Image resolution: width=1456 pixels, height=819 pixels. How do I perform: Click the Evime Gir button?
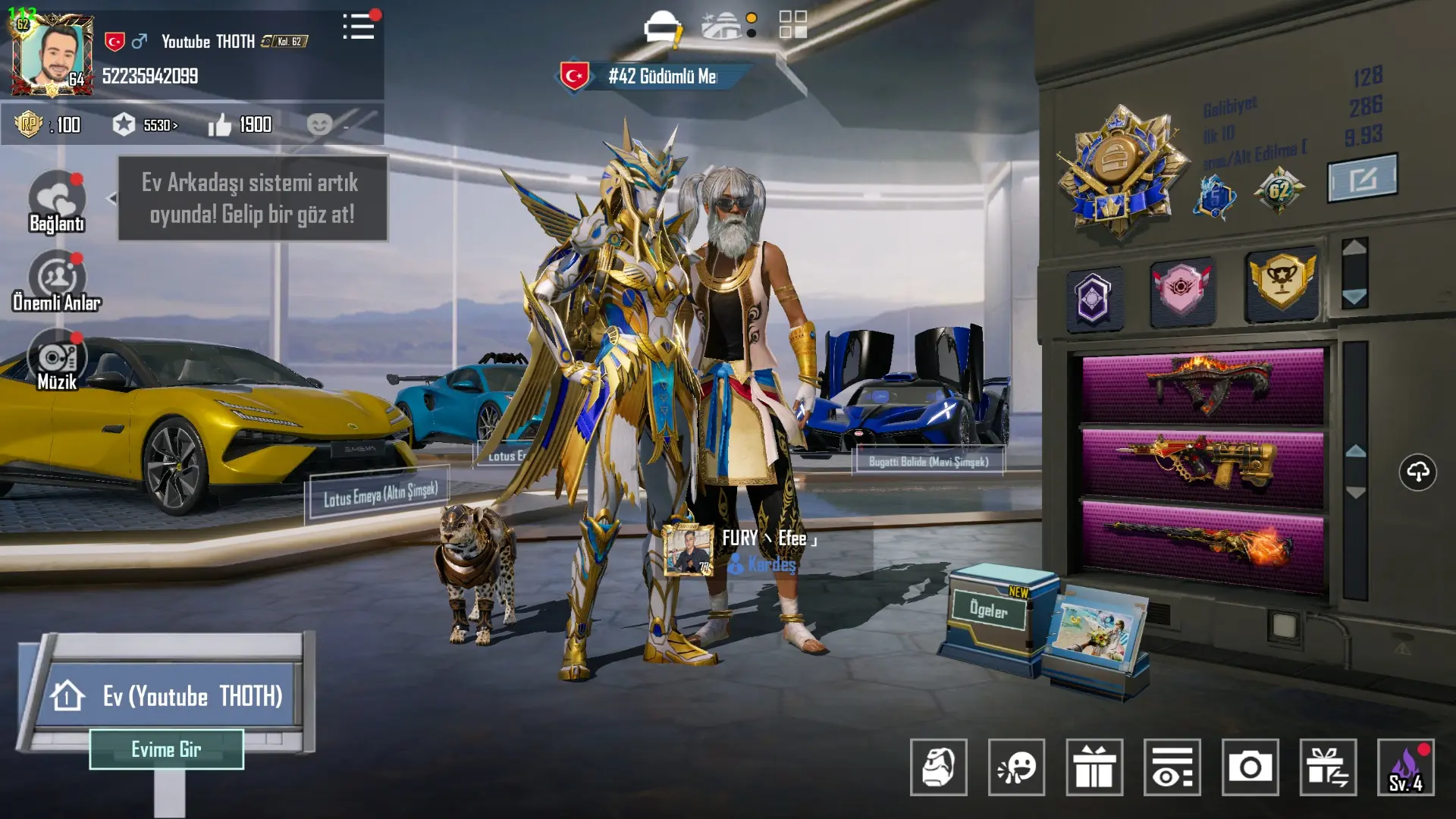point(166,749)
